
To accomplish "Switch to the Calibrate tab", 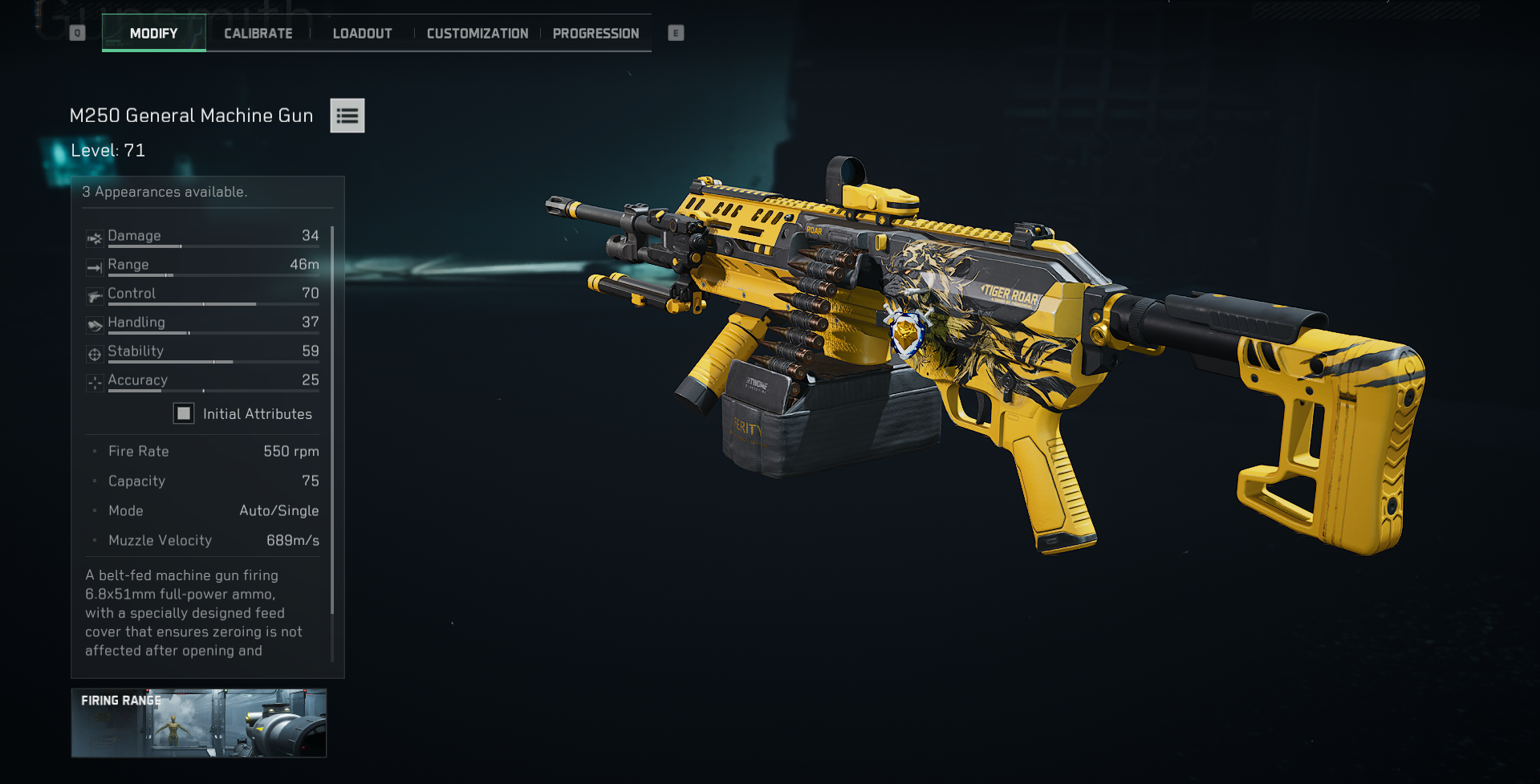I will (x=258, y=33).
